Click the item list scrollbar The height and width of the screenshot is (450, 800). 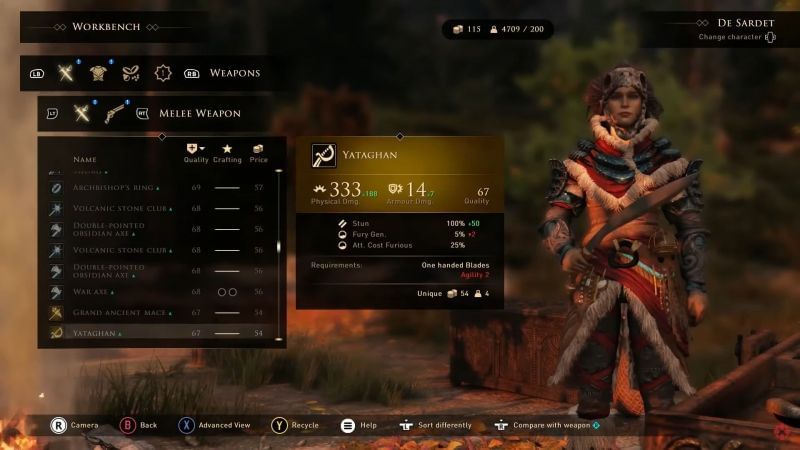279,250
